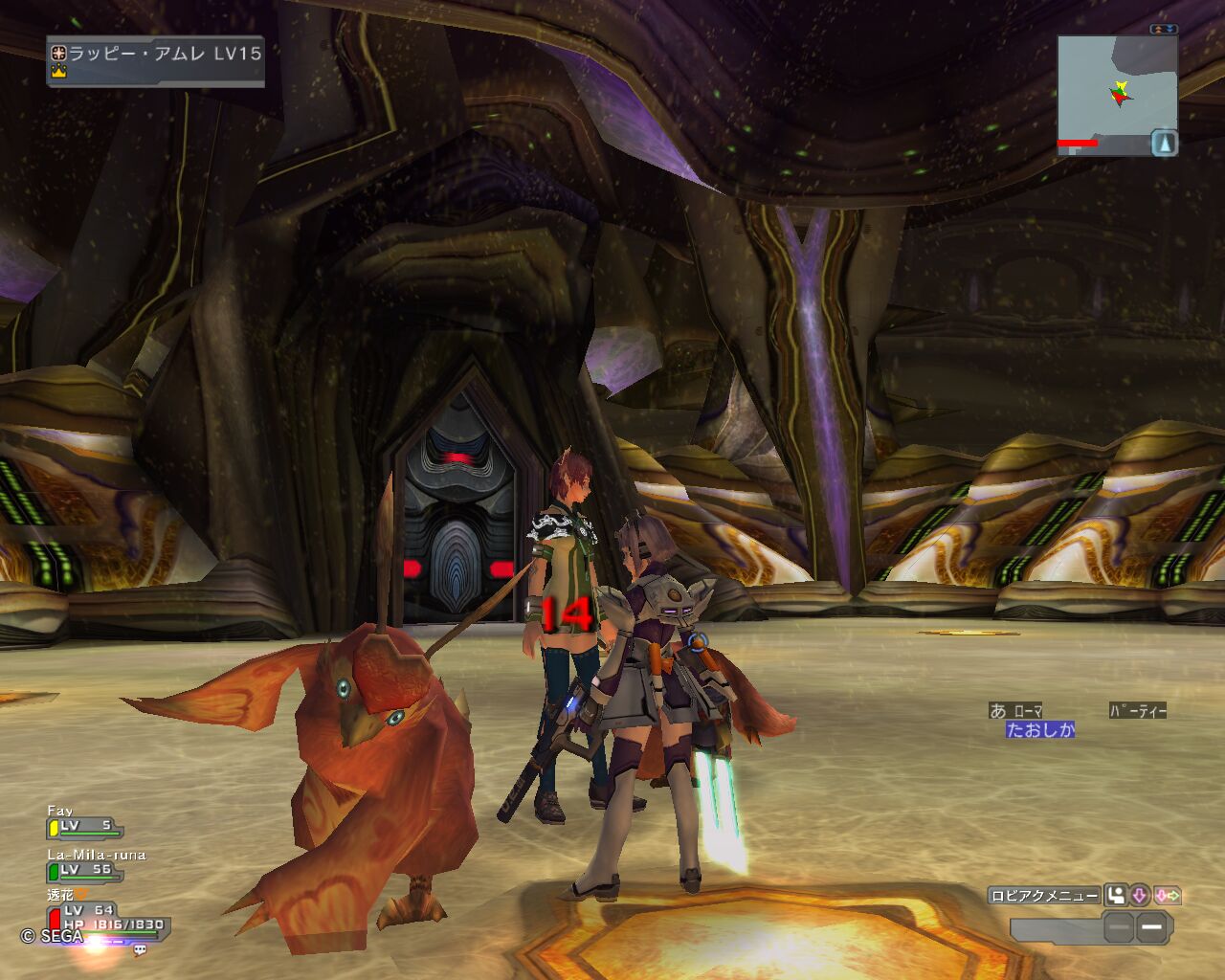Change the パーティー chat channel
1225x980 pixels.
click(x=1137, y=711)
